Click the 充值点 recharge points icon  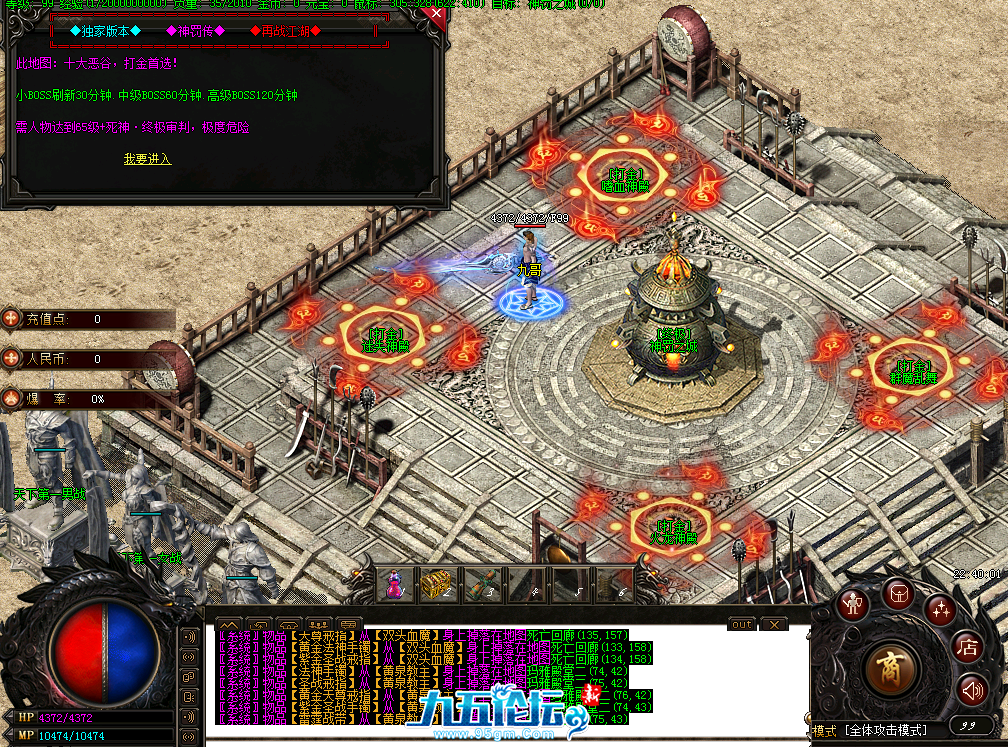tap(12, 318)
